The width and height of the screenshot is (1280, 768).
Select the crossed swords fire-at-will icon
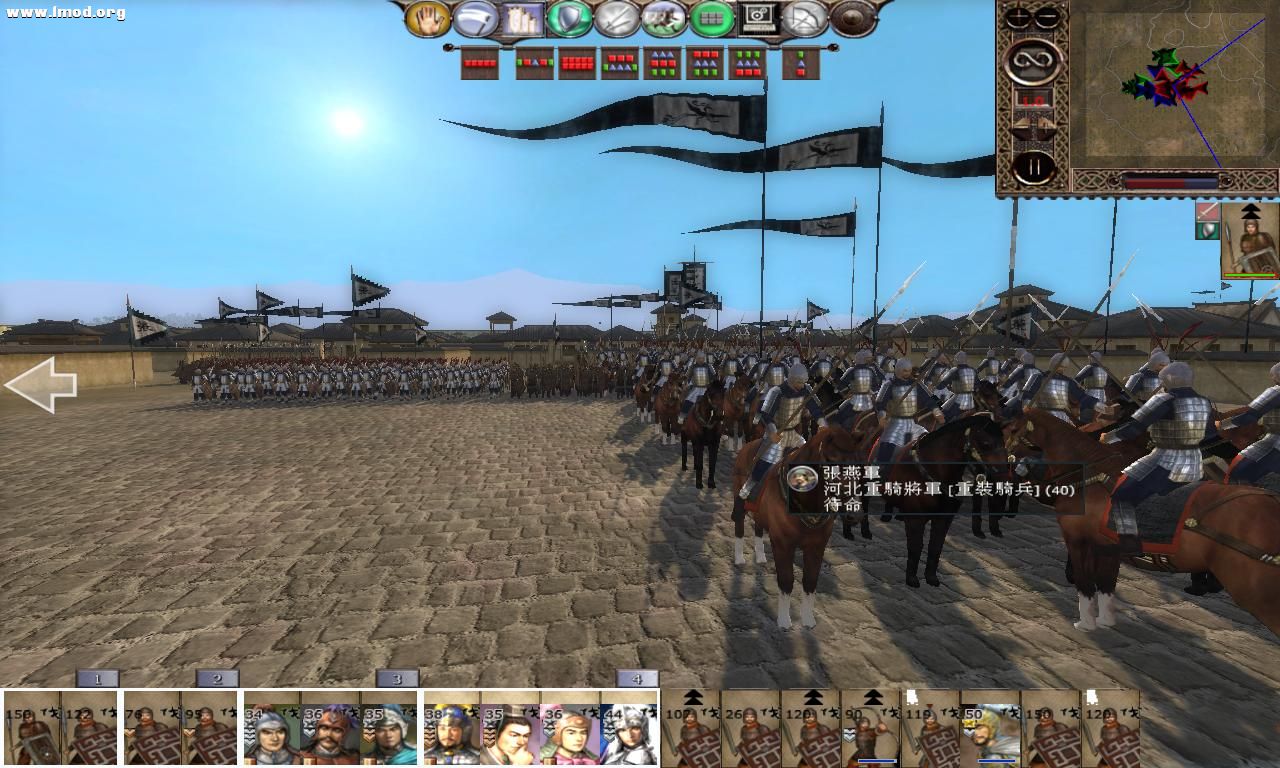tap(616, 17)
